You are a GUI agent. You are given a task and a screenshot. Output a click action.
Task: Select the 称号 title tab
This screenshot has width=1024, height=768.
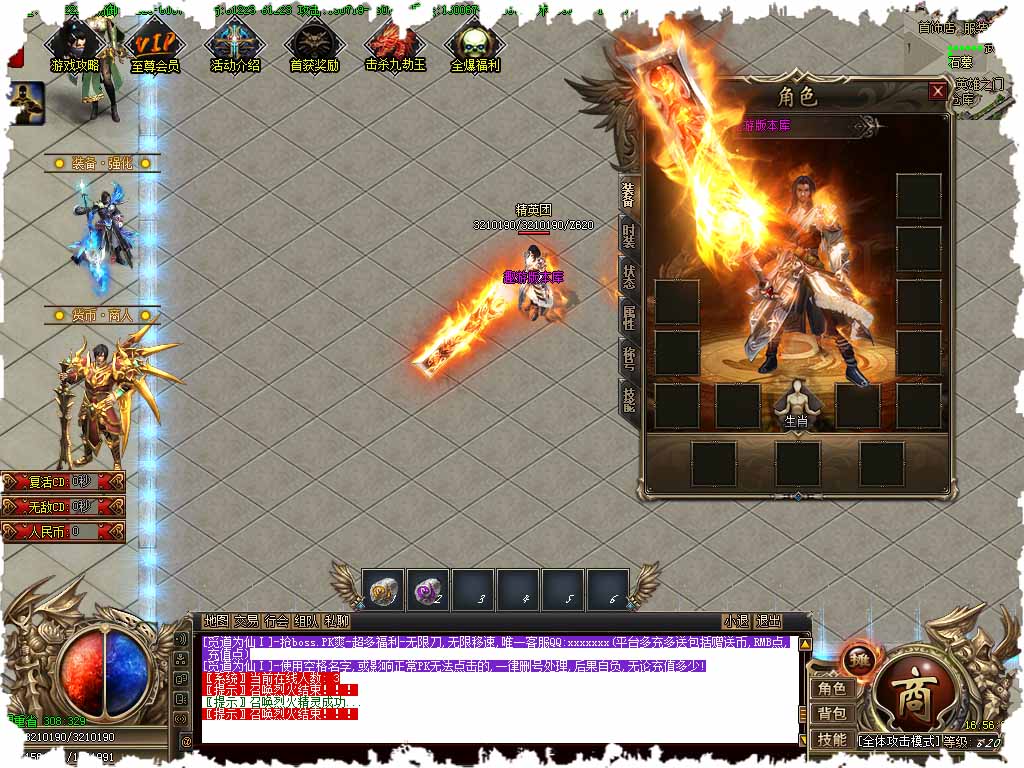point(628,358)
